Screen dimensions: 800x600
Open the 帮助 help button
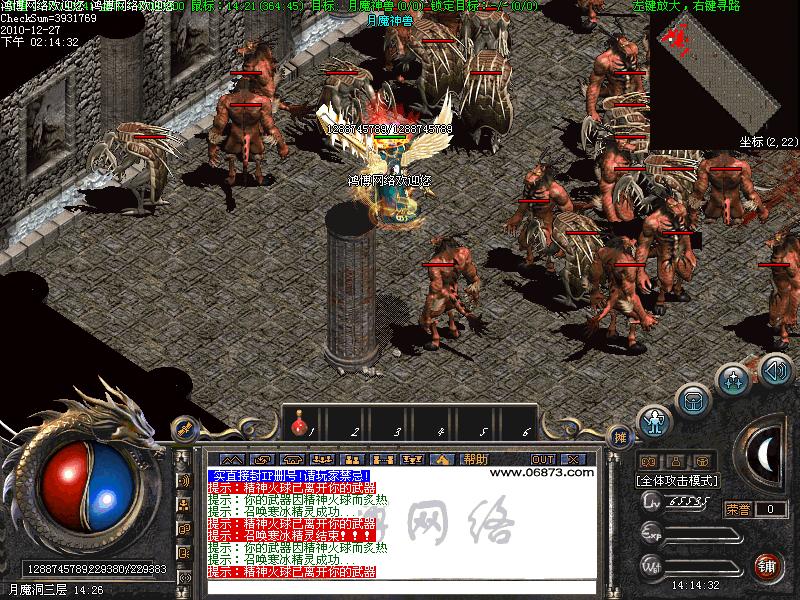[x=475, y=459]
